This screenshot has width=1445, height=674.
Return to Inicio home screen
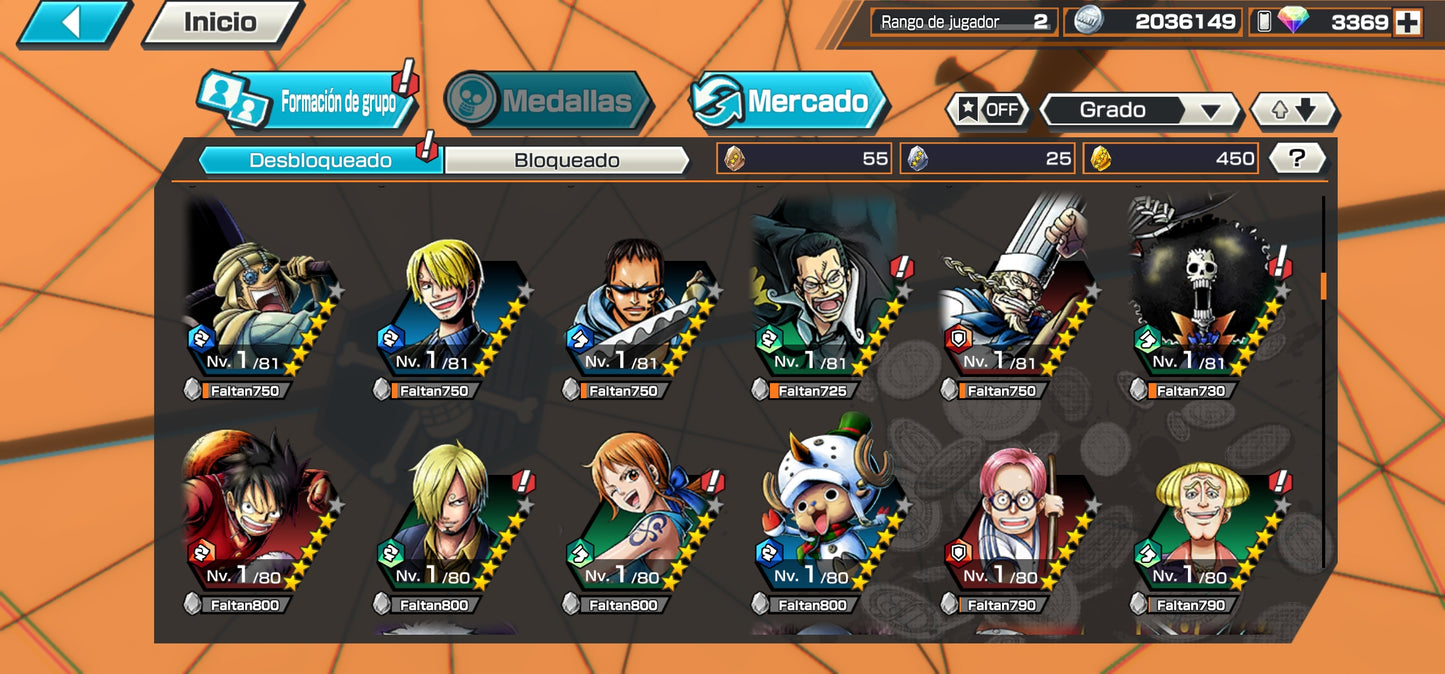(x=221, y=22)
